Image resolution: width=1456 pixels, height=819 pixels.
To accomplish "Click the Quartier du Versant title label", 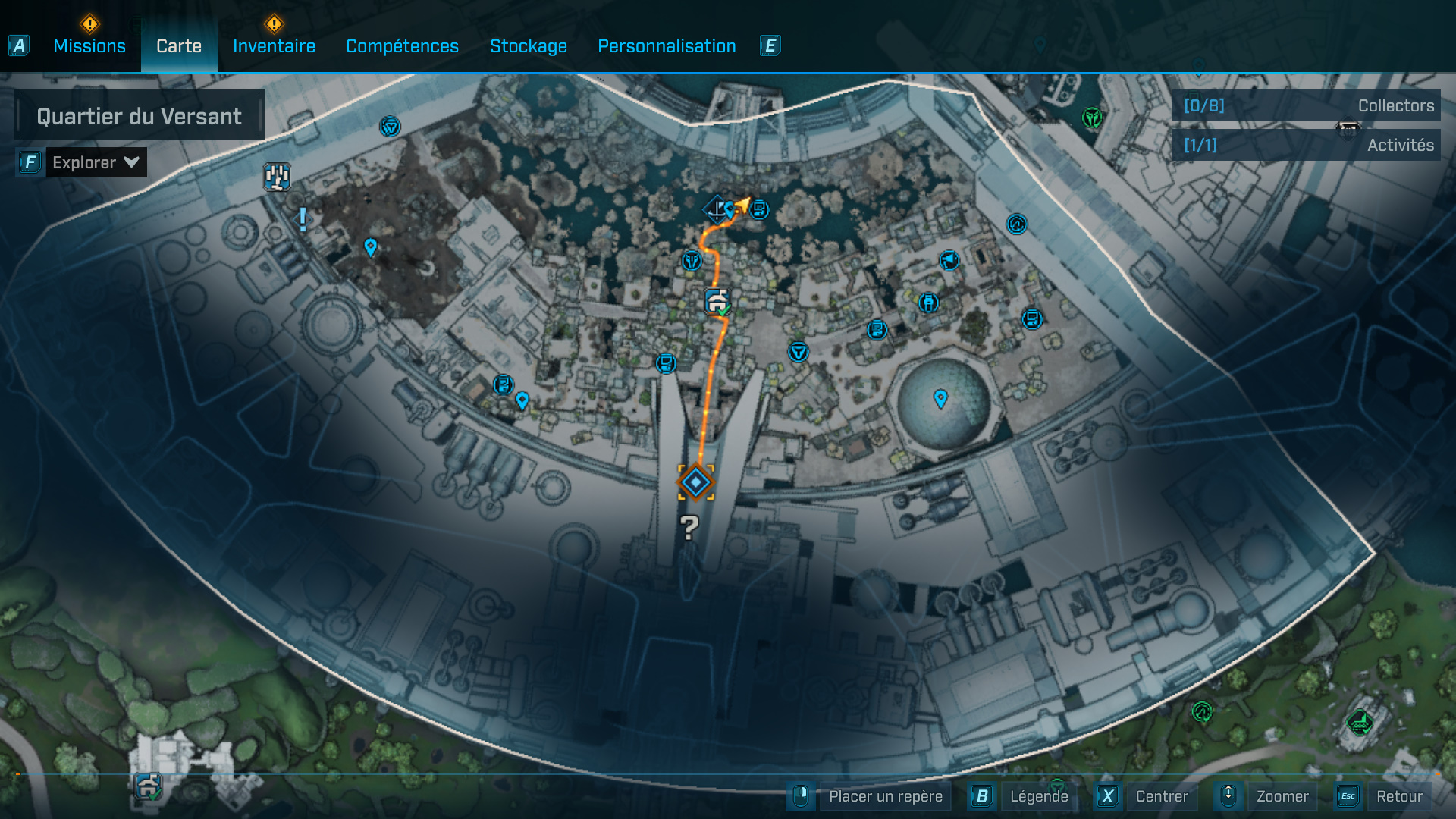I will tap(139, 115).
